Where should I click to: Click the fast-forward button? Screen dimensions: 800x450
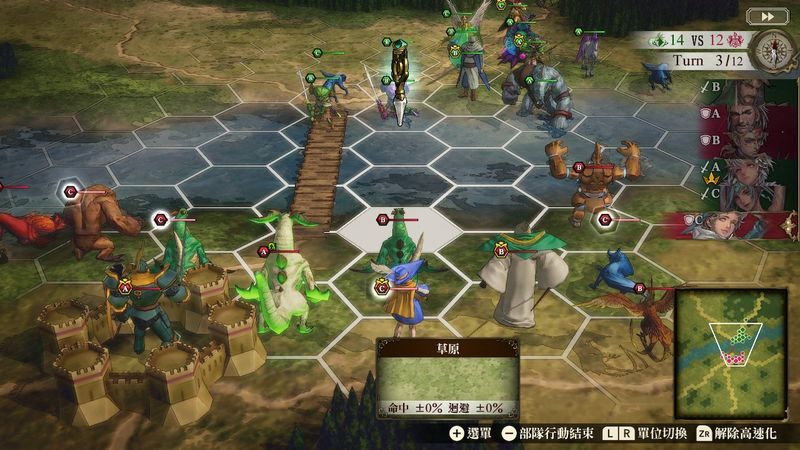[x=768, y=16]
